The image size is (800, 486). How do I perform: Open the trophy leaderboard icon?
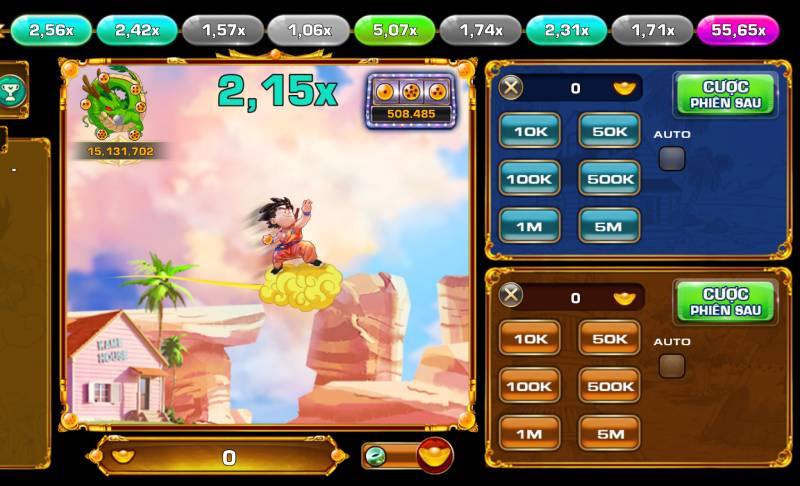pyautogui.click(x=12, y=91)
